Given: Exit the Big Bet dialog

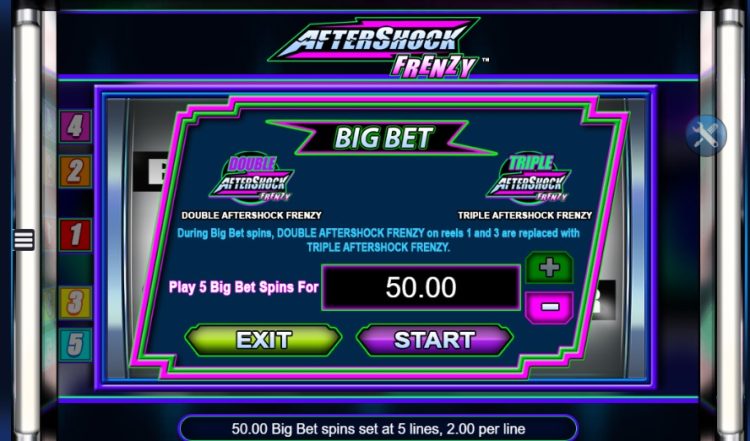Looking at the screenshot, I should tap(263, 340).
